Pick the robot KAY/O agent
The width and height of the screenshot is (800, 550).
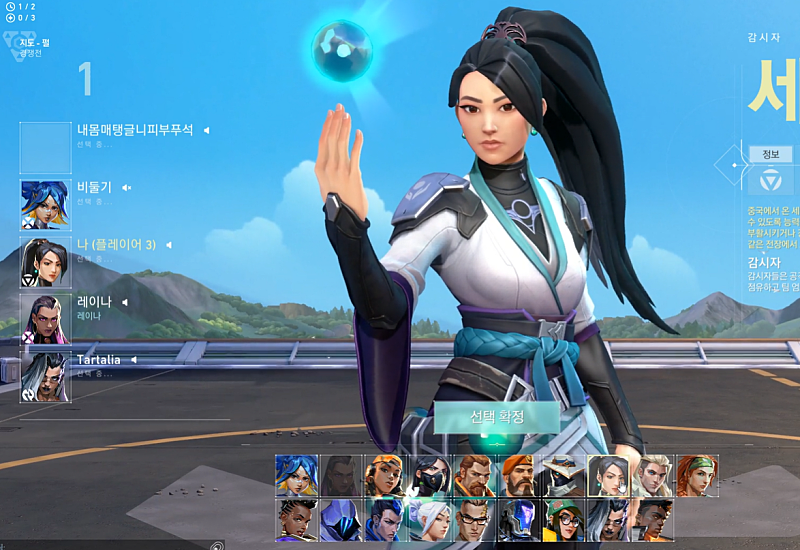tap(515, 520)
